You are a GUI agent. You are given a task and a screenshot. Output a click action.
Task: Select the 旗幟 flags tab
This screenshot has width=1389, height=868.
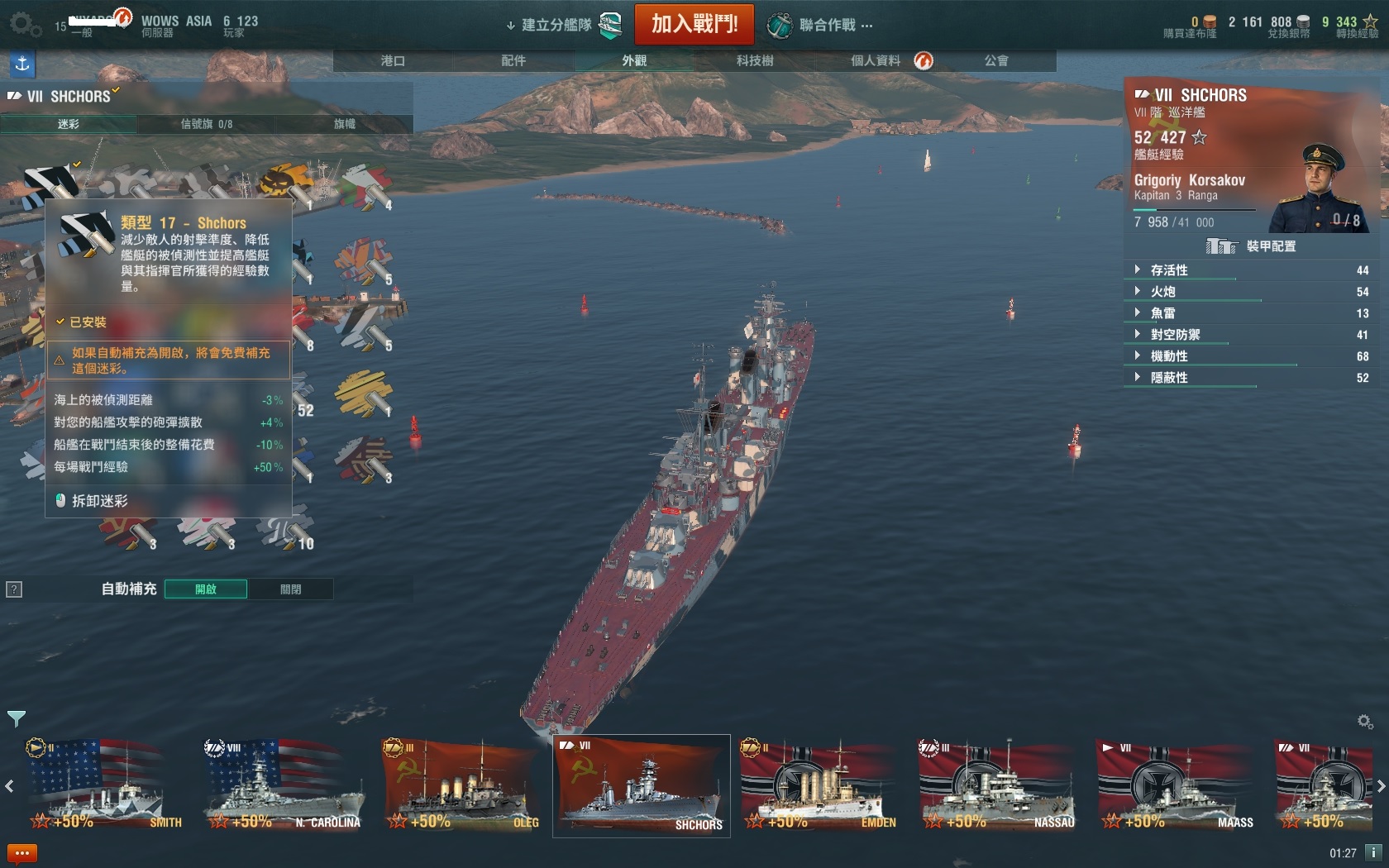[344, 124]
